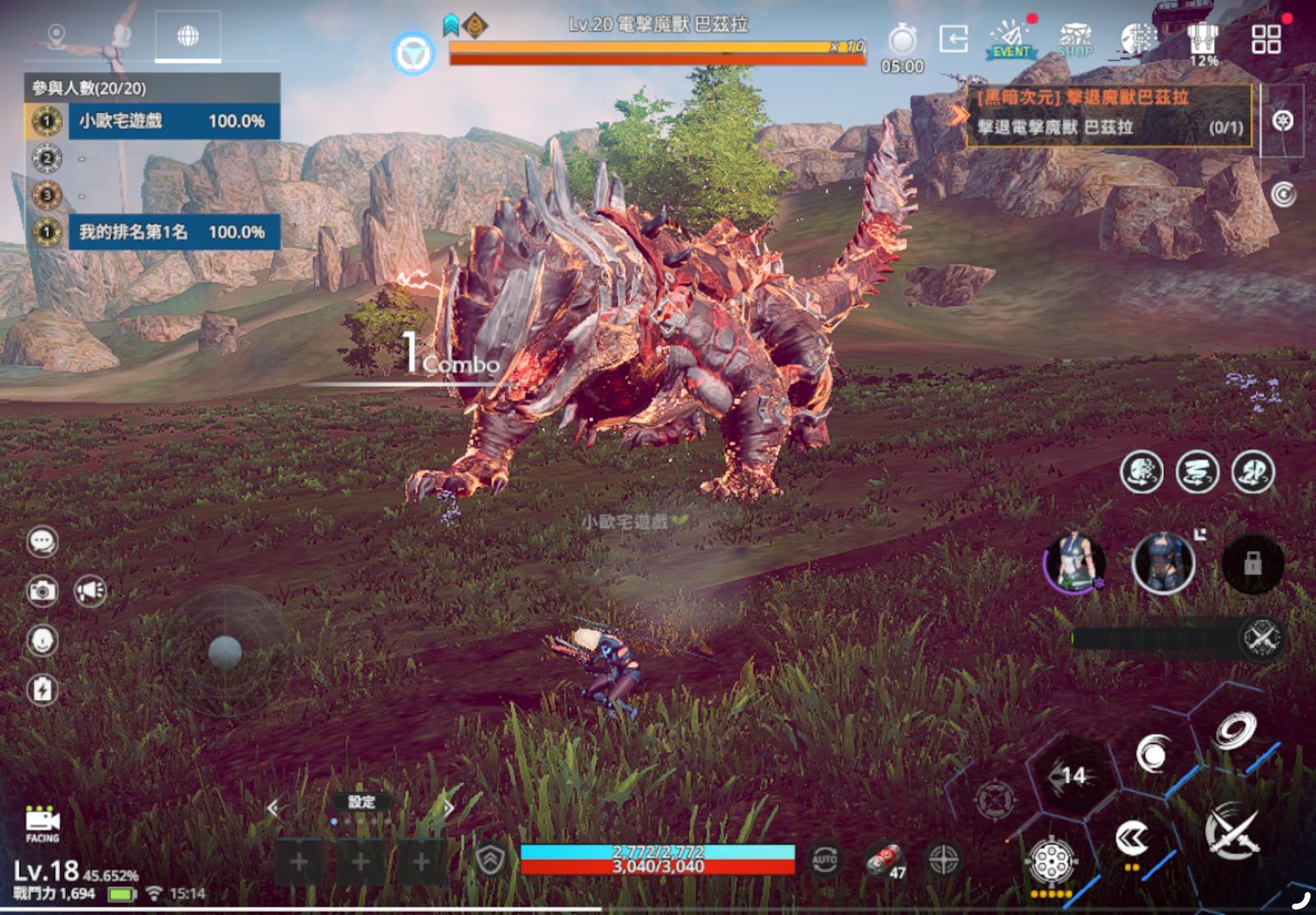Switch to the second character portrait
Image resolution: width=1316 pixels, height=915 pixels.
(1162, 563)
